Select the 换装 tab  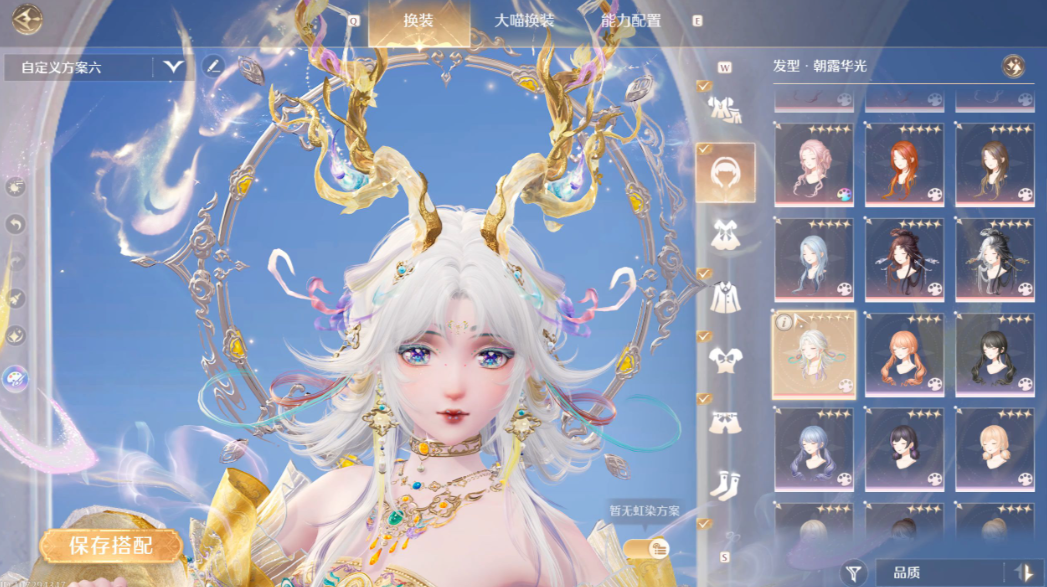pos(418,20)
